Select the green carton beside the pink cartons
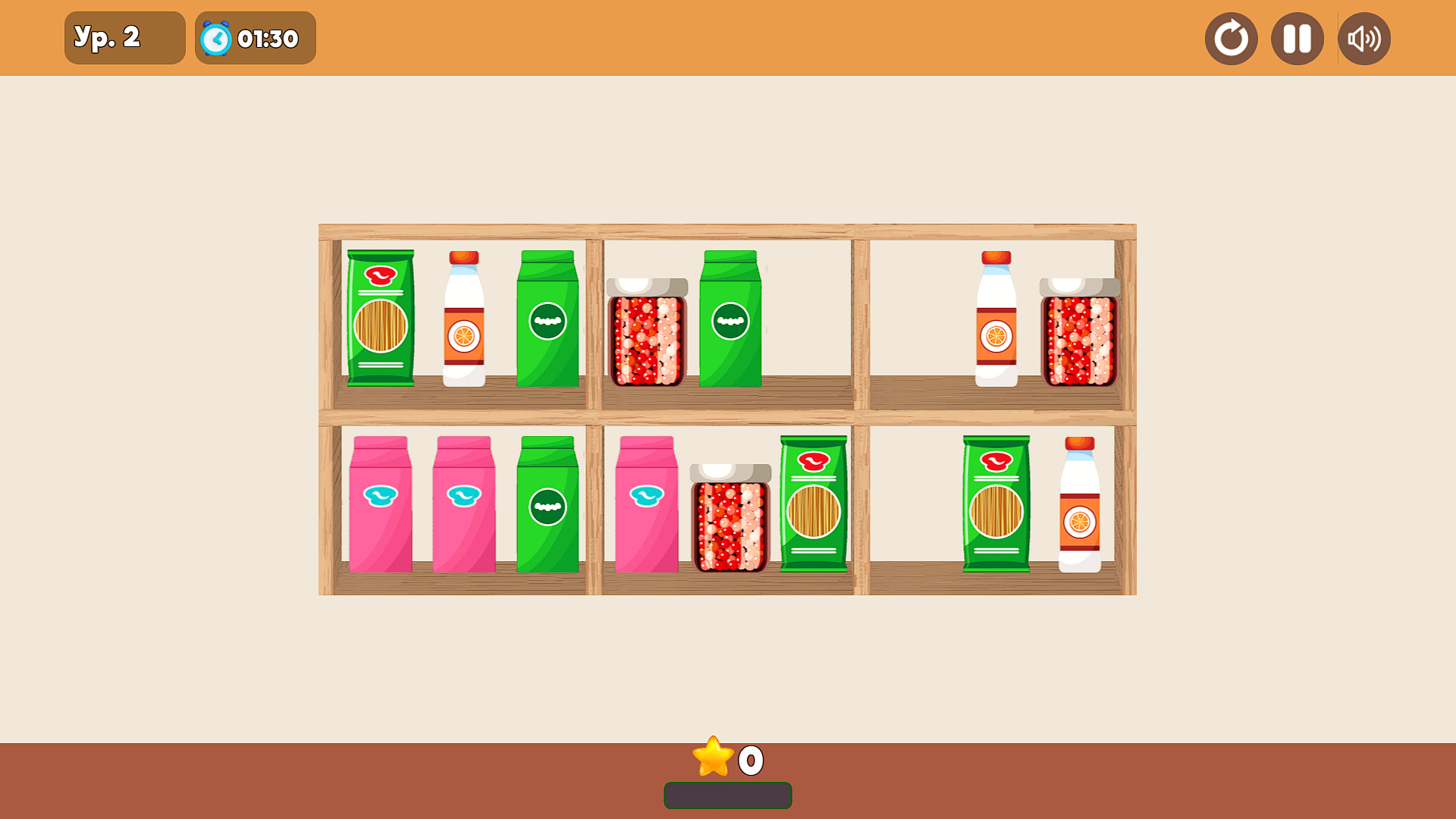Image resolution: width=1456 pixels, height=819 pixels. pyautogui.click(x=548, y=500)
